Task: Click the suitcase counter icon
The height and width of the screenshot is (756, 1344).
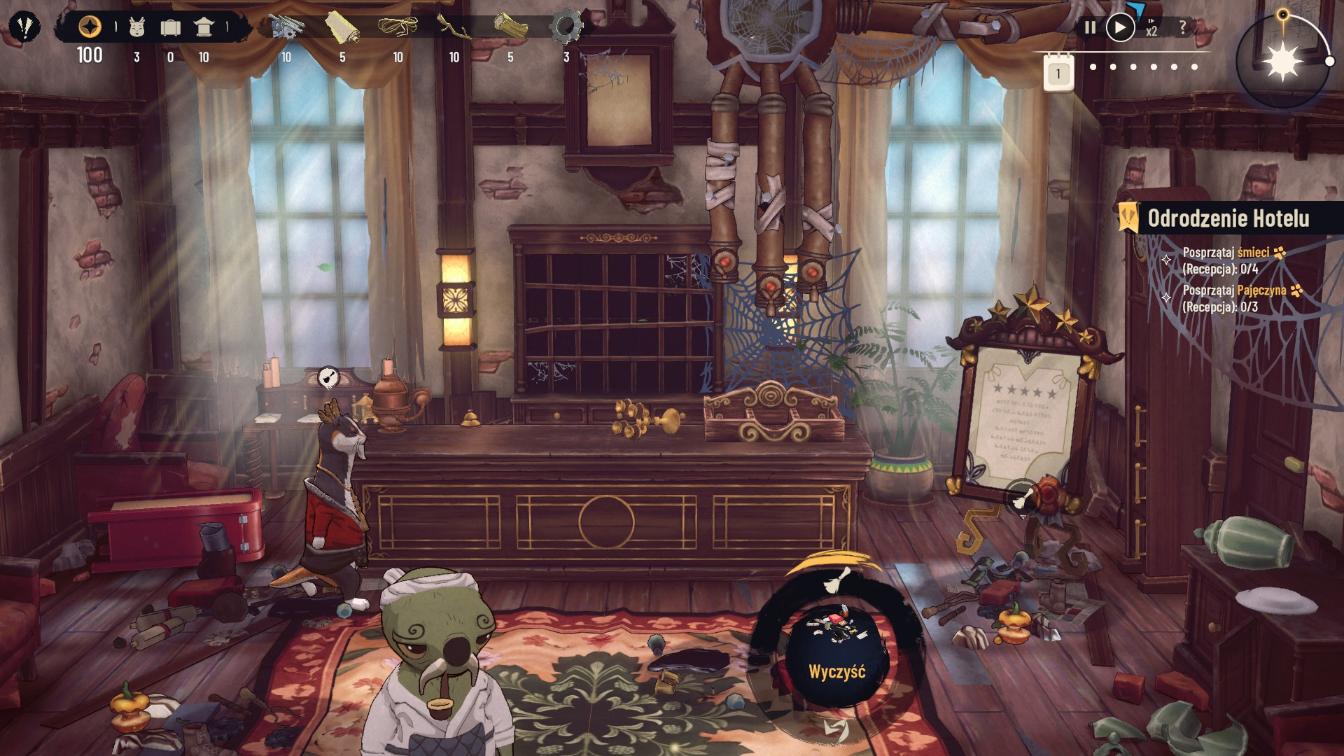Action: coord(170,27)
